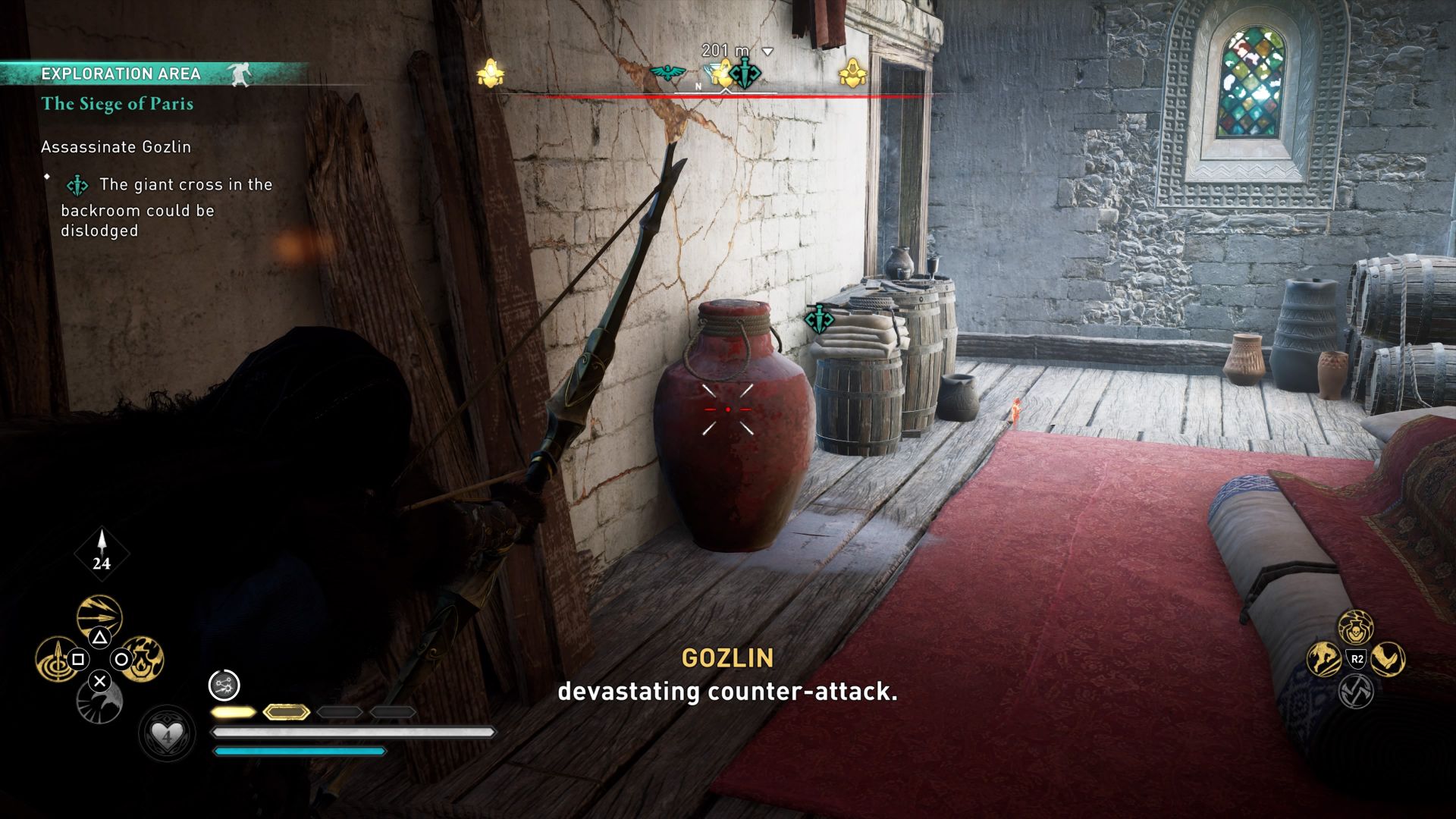Toggle the X button prompt

[x=100, y=680]
